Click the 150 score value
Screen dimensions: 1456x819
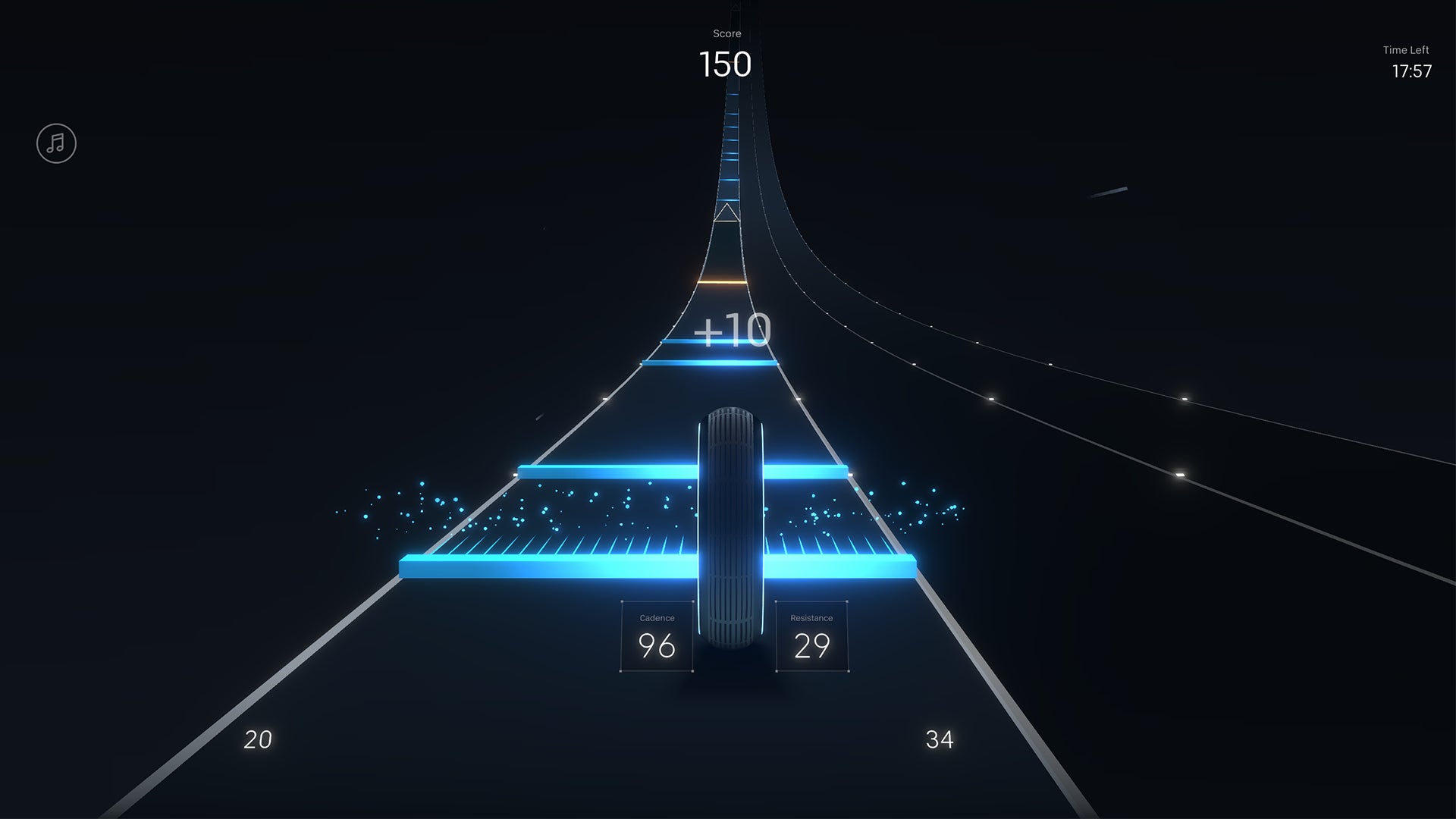click(725, 64)
